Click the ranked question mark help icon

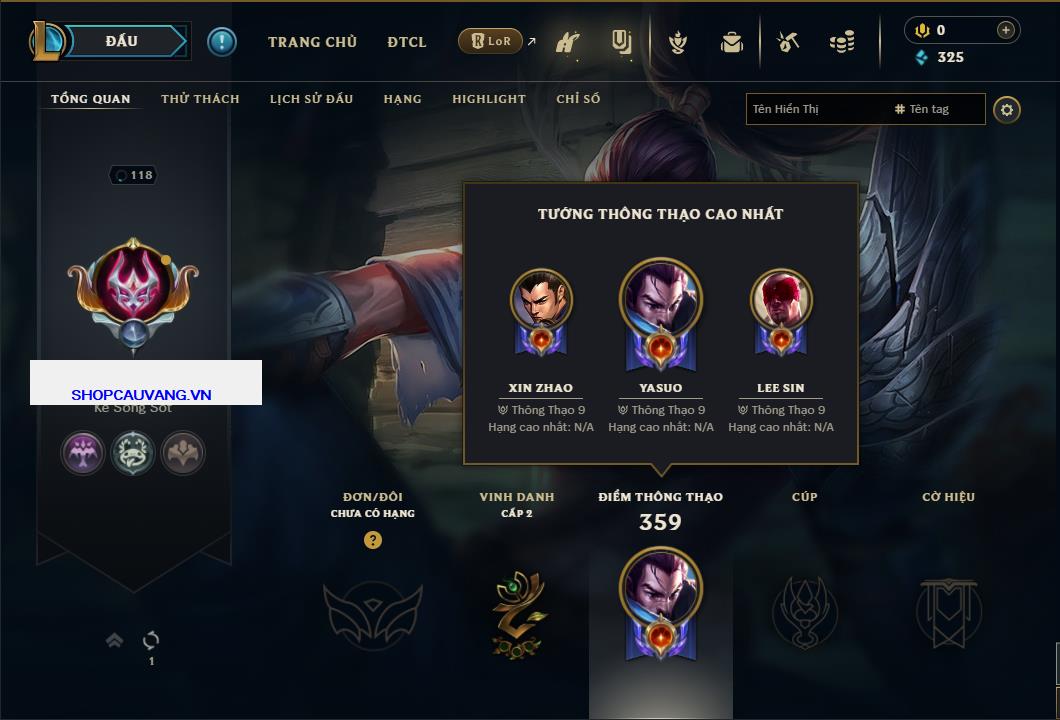(x=373, y=540)
